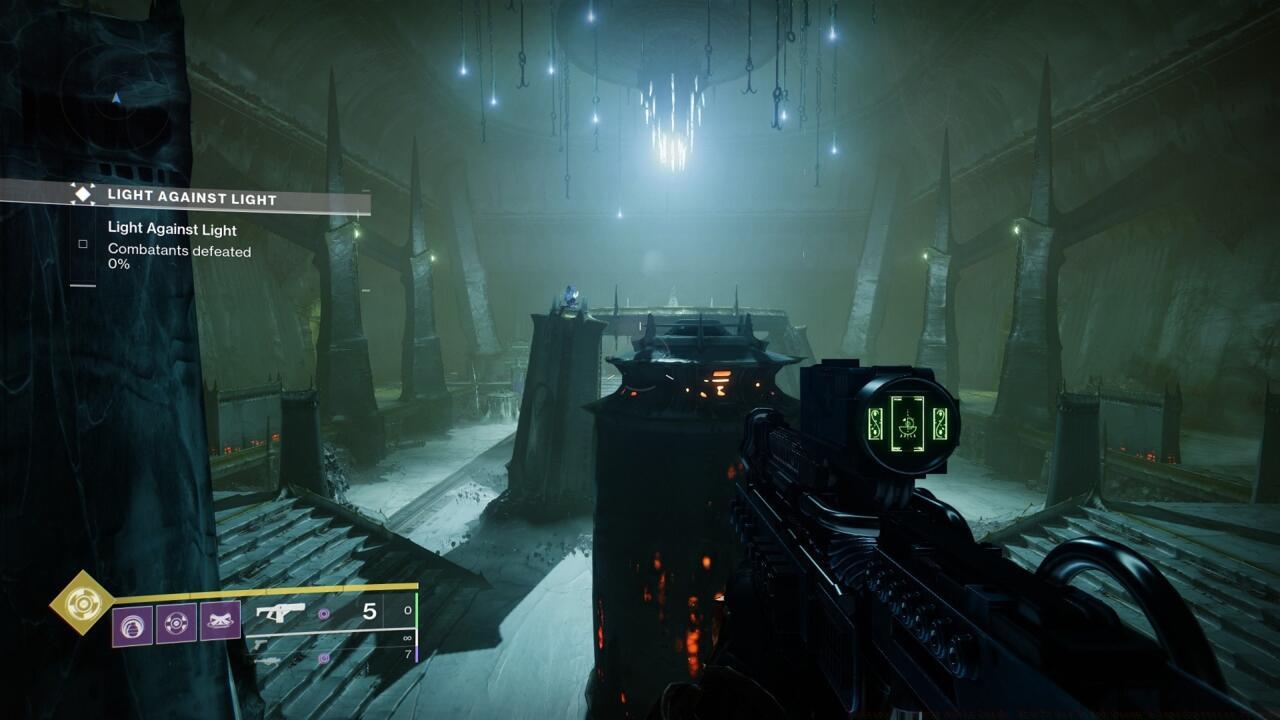Open the quest title bar
The width and height of the screenshot is (1280, 720).
click(200, 197)
